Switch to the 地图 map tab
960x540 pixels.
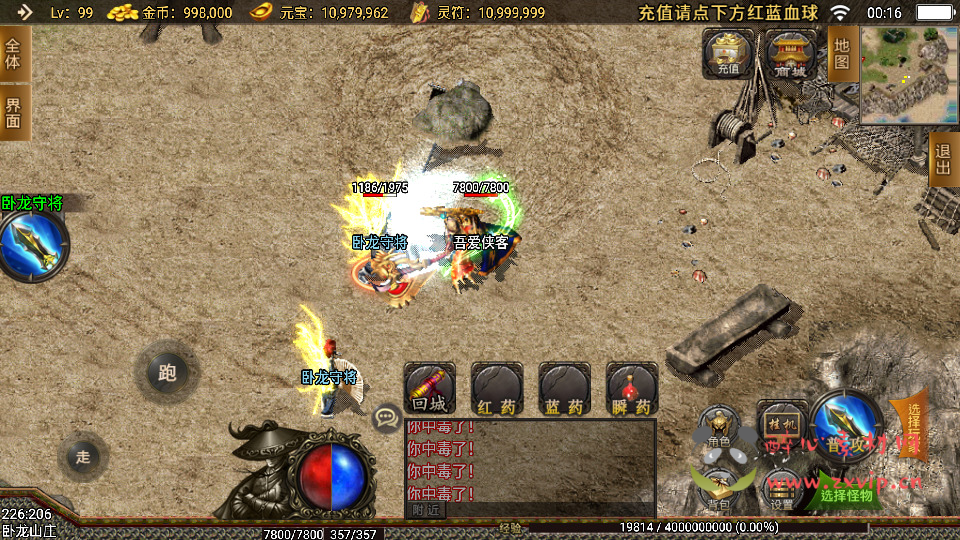click(842, 53)
